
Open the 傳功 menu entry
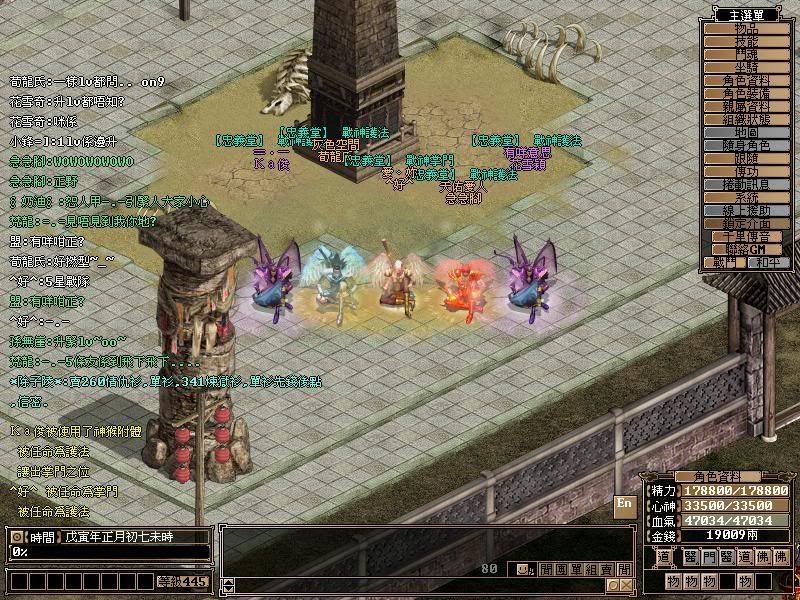pyautogui.click(x=747, y=172)
